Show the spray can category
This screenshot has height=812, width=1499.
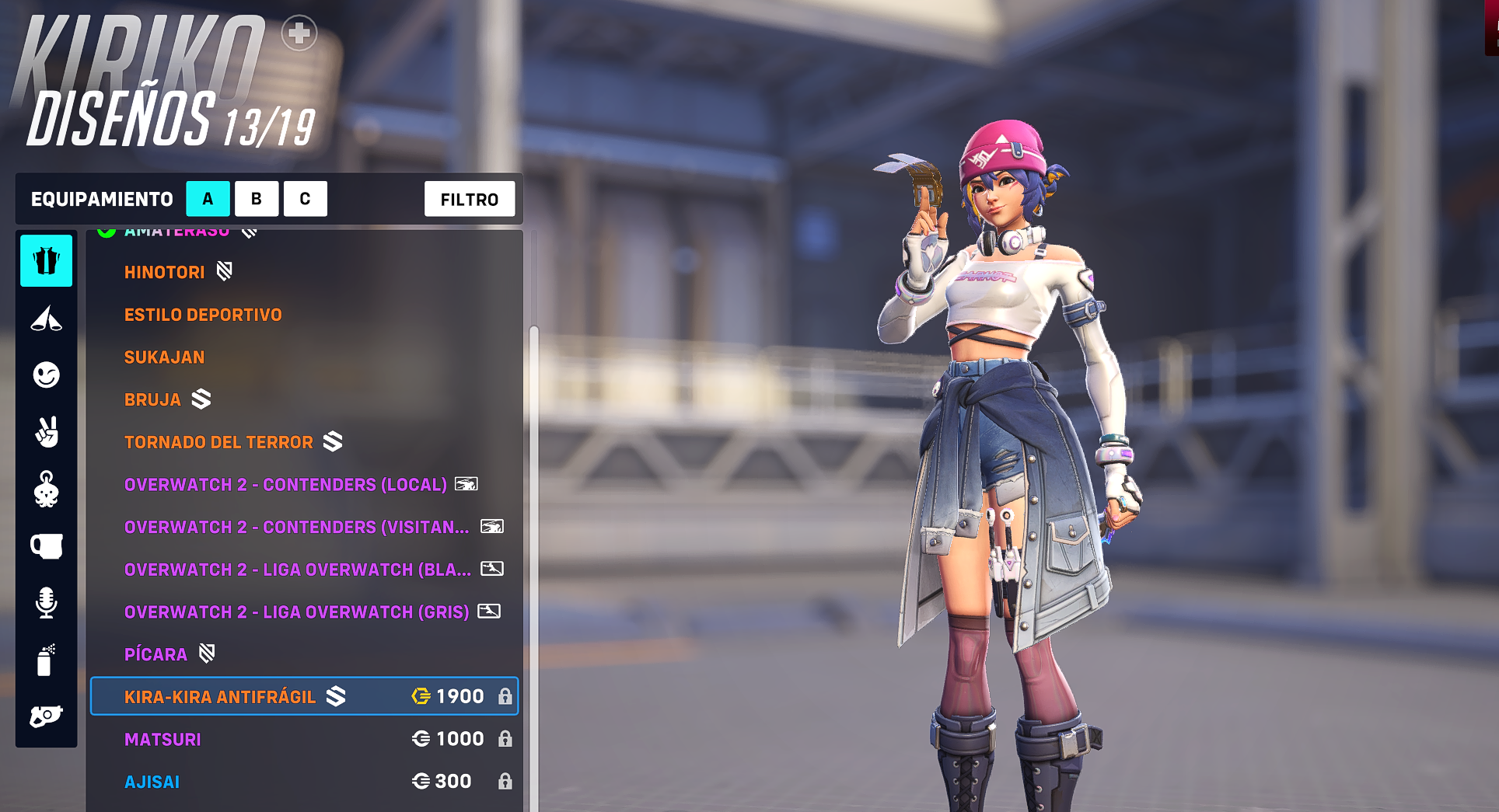[47, 660]
